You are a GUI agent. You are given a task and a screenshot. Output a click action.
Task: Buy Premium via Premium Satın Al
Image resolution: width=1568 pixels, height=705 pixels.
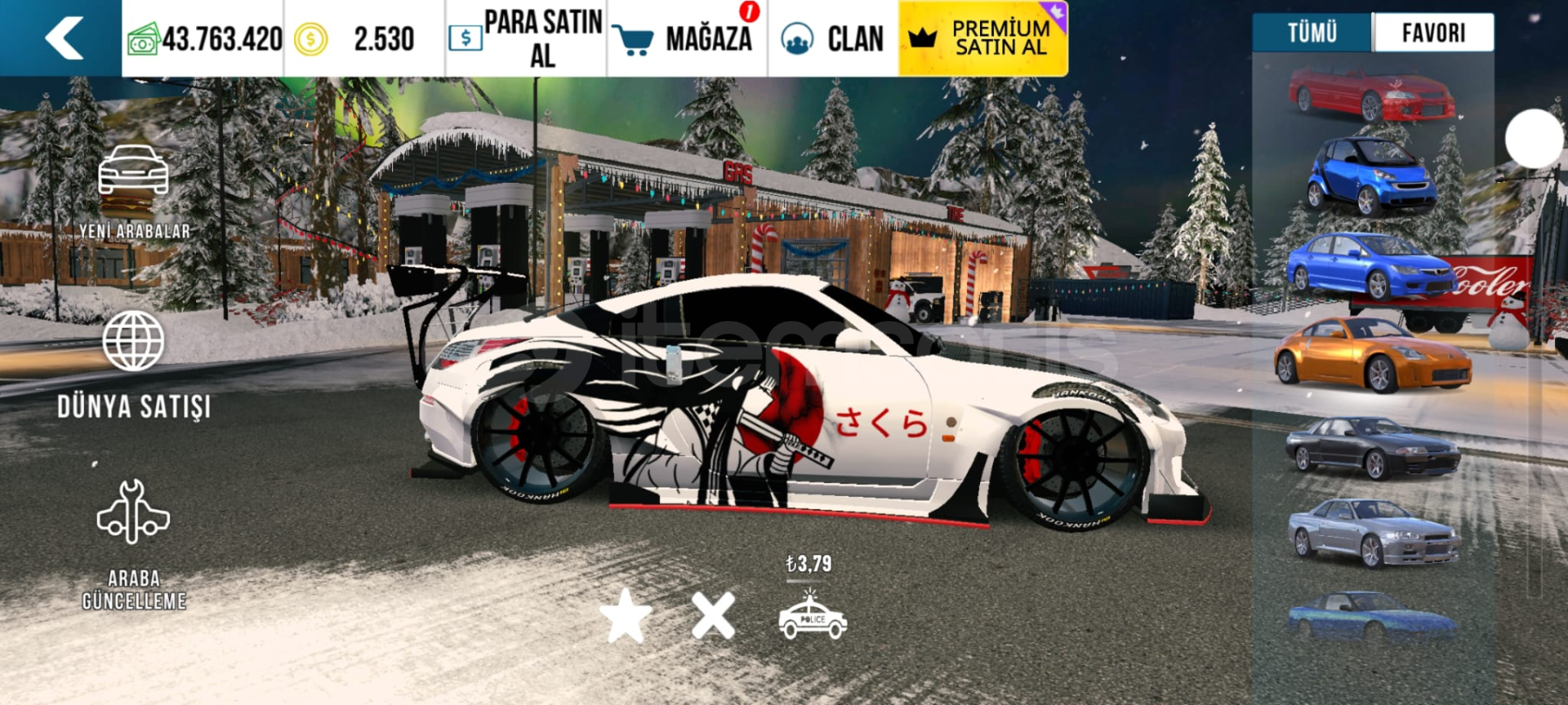[x=982, y=38]
